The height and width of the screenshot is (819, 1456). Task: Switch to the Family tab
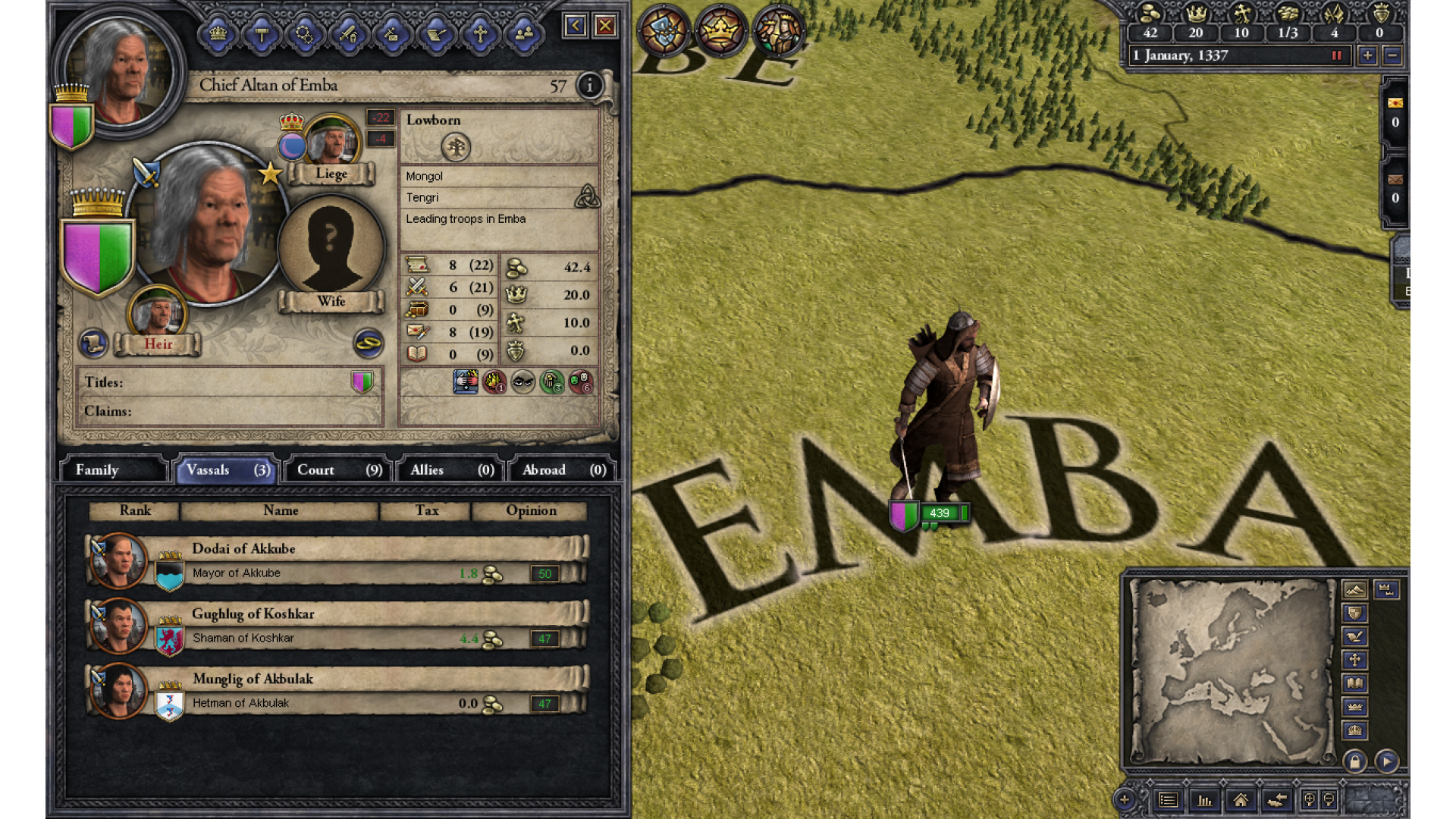[112, 470]
